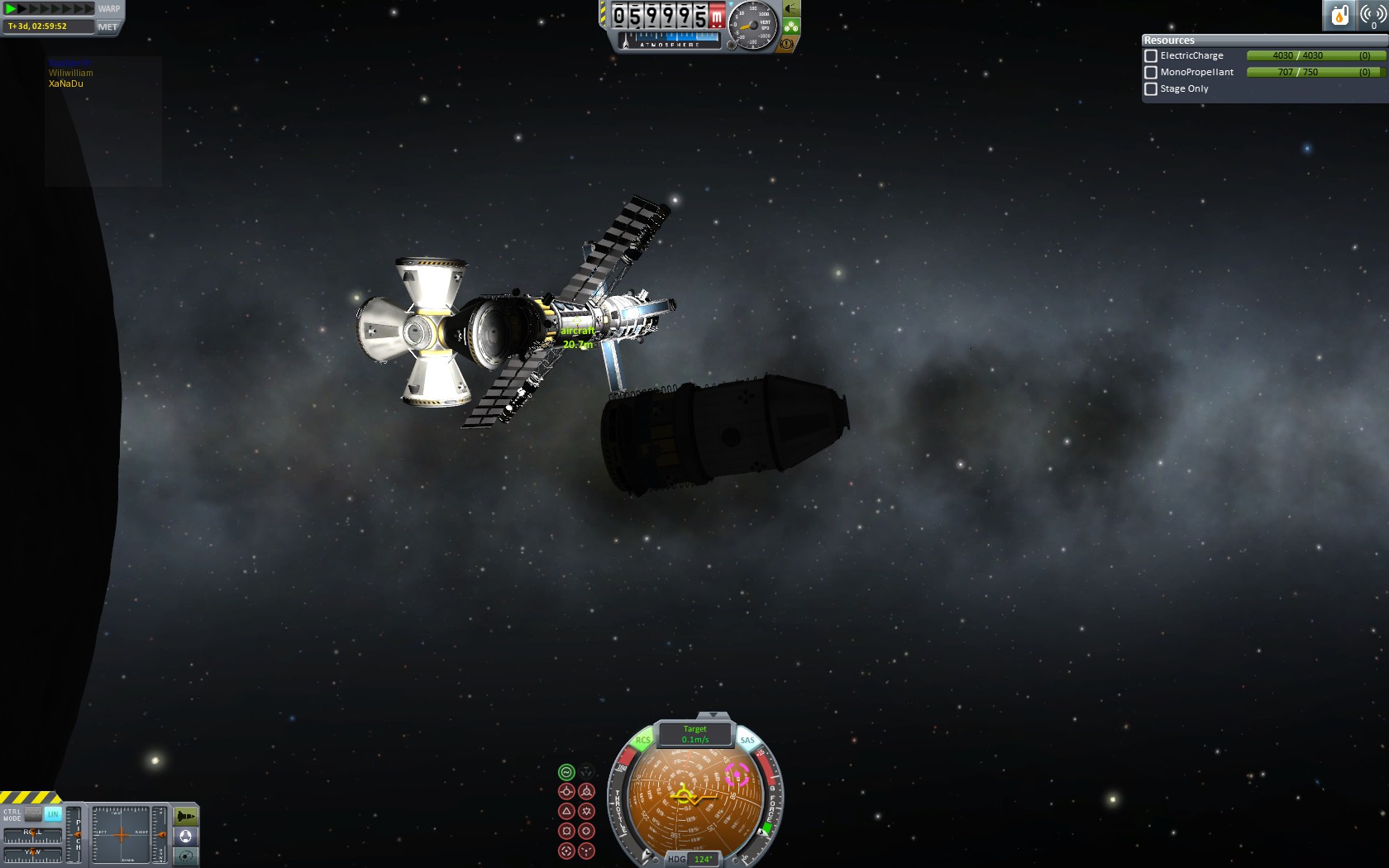The image size is (1389, 868).
Task: Click the comms signal icon in the top-right corner
Action: [1373, 14]
